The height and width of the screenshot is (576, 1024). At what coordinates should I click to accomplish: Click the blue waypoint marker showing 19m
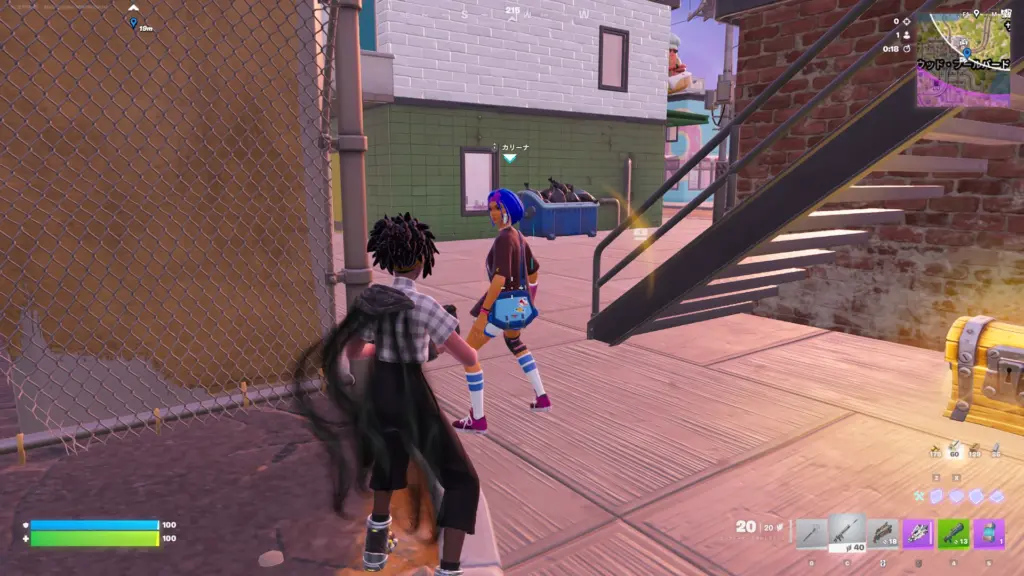133,21
